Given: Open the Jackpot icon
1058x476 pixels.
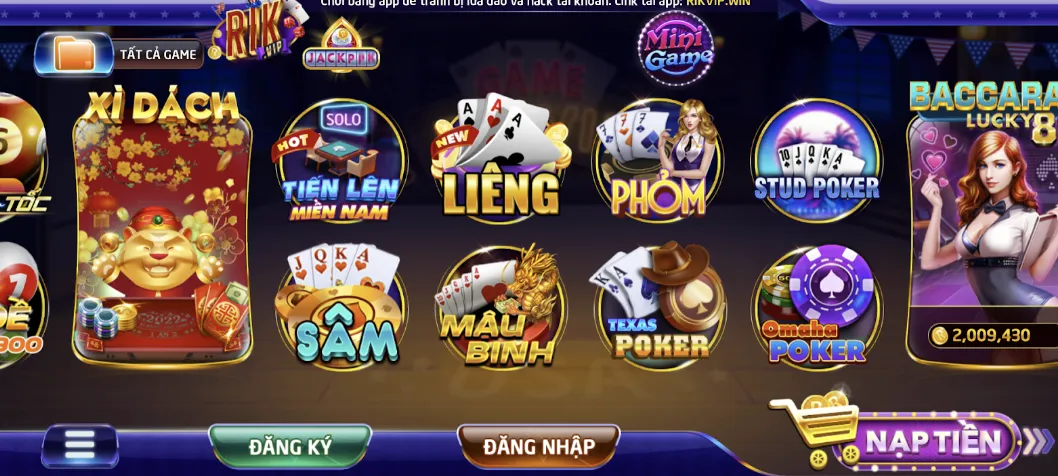Looking at the screenshot, I should (341, 47).
